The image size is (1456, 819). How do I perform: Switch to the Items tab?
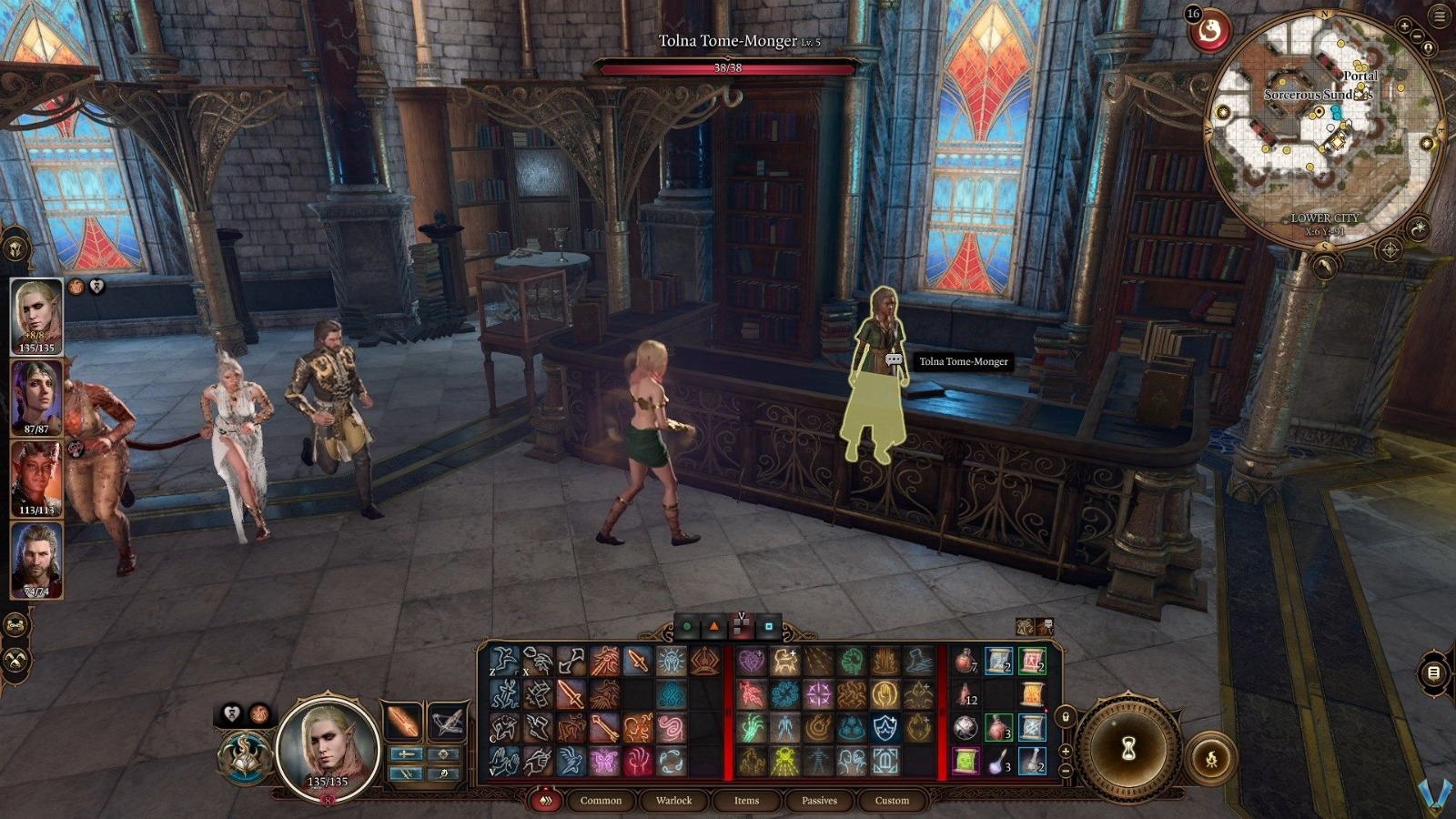745,801
